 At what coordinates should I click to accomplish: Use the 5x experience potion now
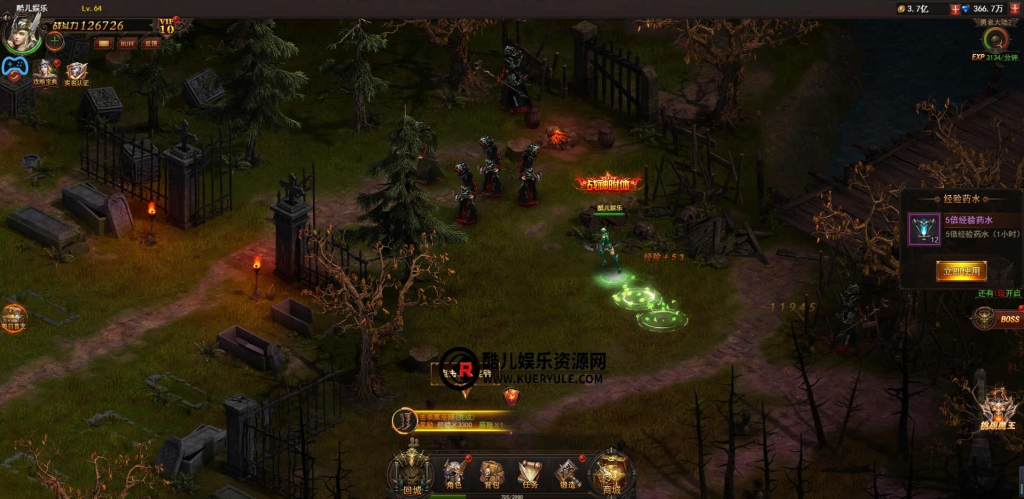(961, 270)
